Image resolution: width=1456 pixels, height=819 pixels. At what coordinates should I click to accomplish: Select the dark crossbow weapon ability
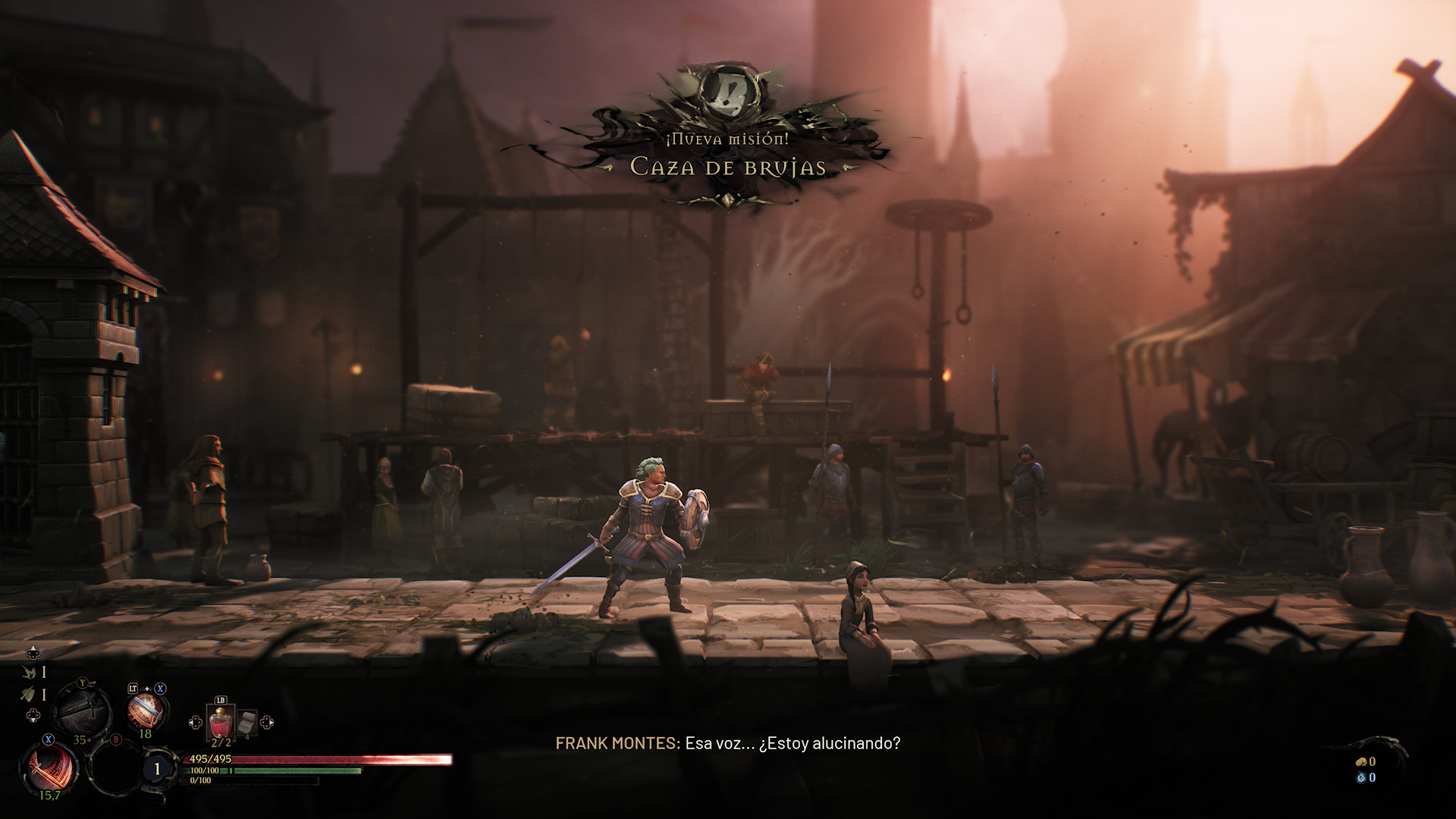[83, 710]
